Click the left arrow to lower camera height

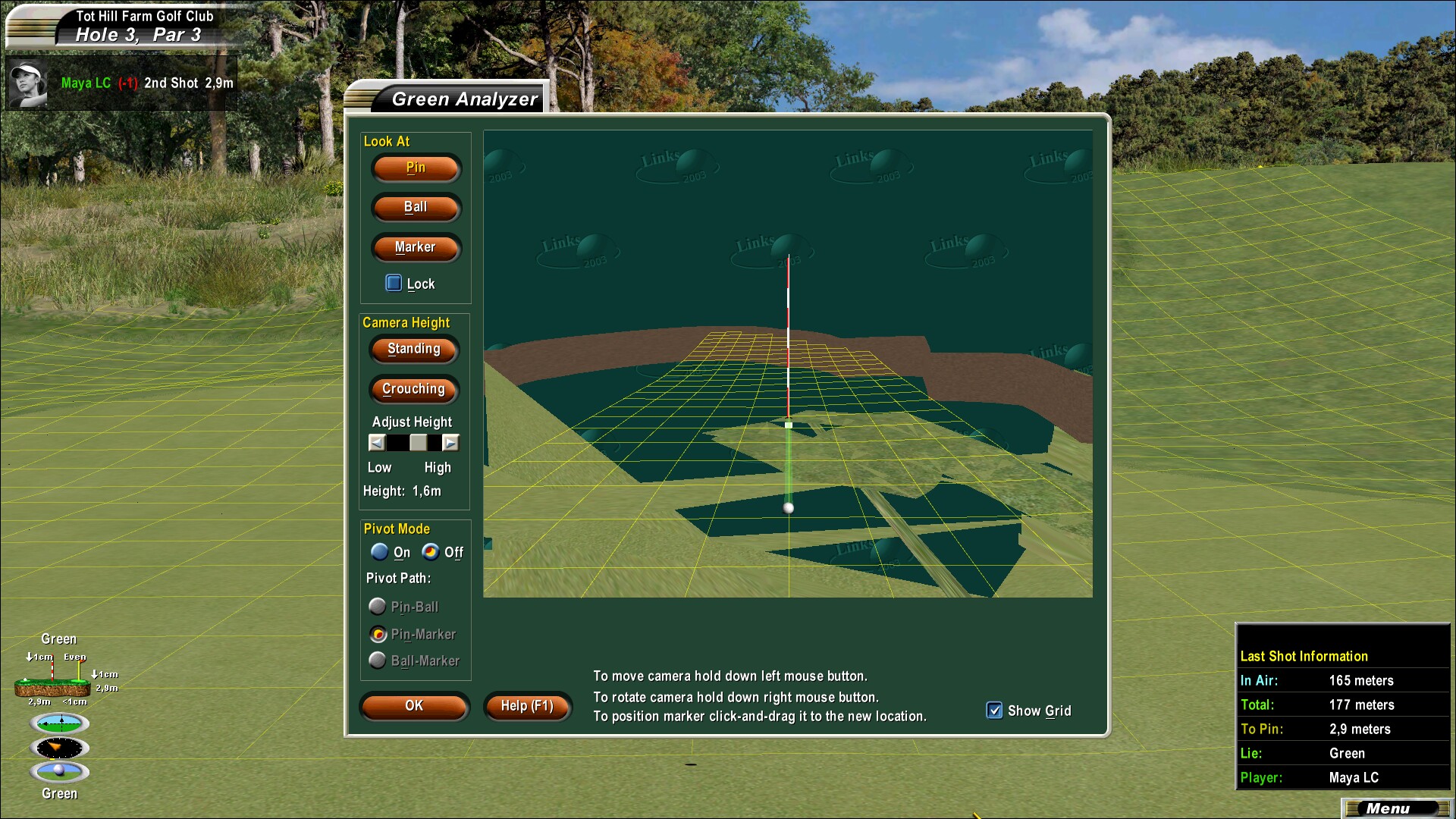click(x=377, y=442)
